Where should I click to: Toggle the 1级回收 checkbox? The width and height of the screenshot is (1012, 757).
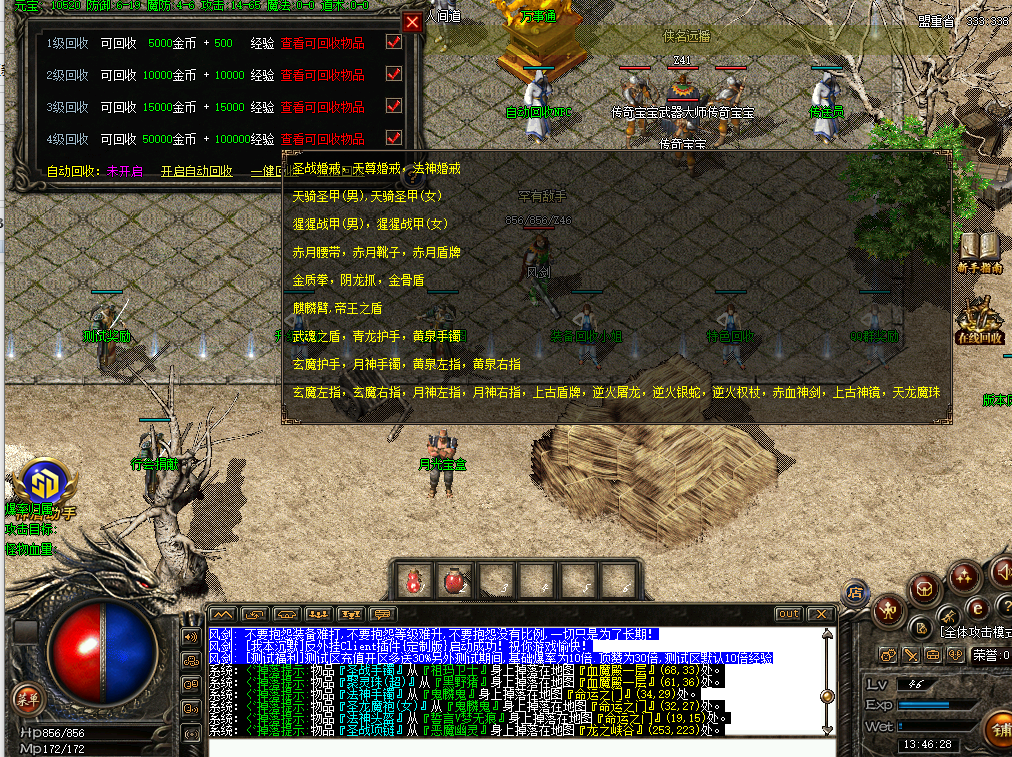click(x=394, y=43)
